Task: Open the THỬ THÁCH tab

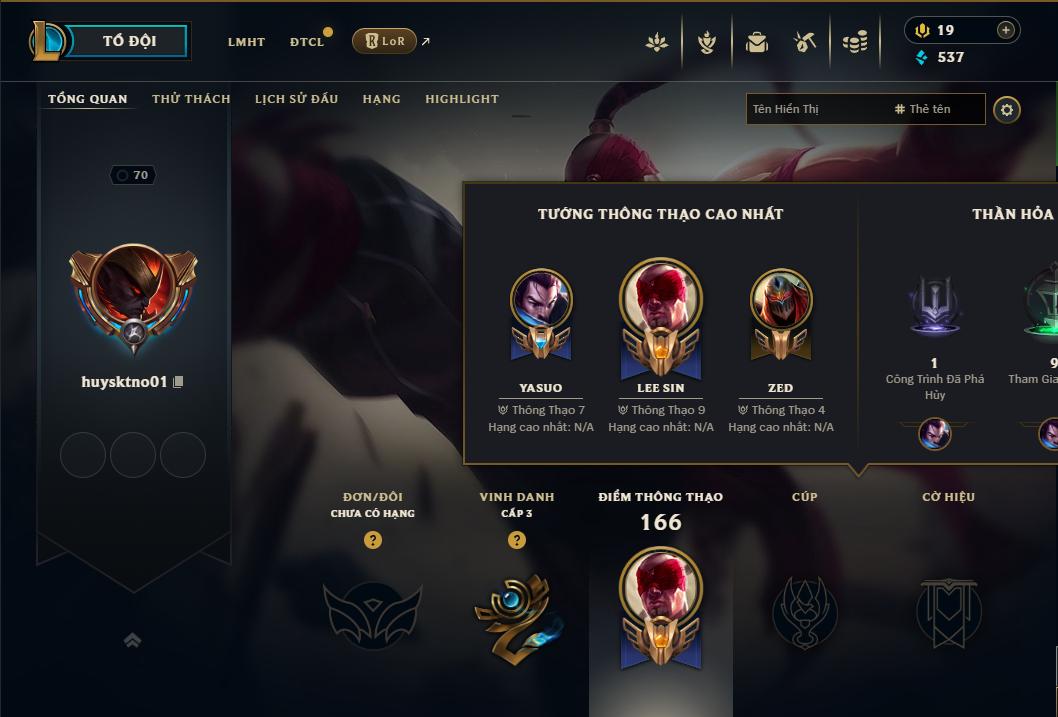Action: [191, 99]
